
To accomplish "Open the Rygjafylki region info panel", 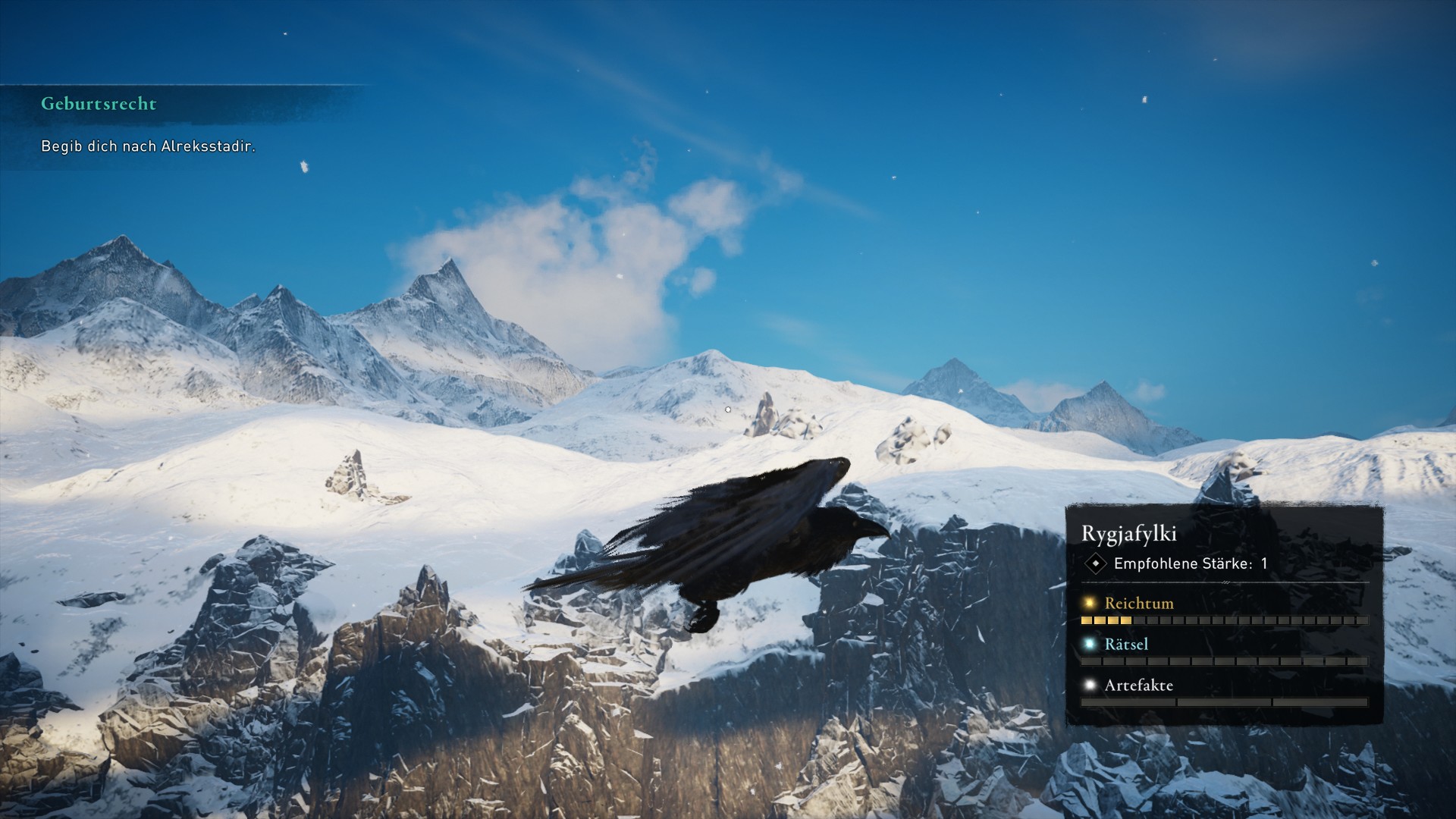I will (x=1128, y=534).
